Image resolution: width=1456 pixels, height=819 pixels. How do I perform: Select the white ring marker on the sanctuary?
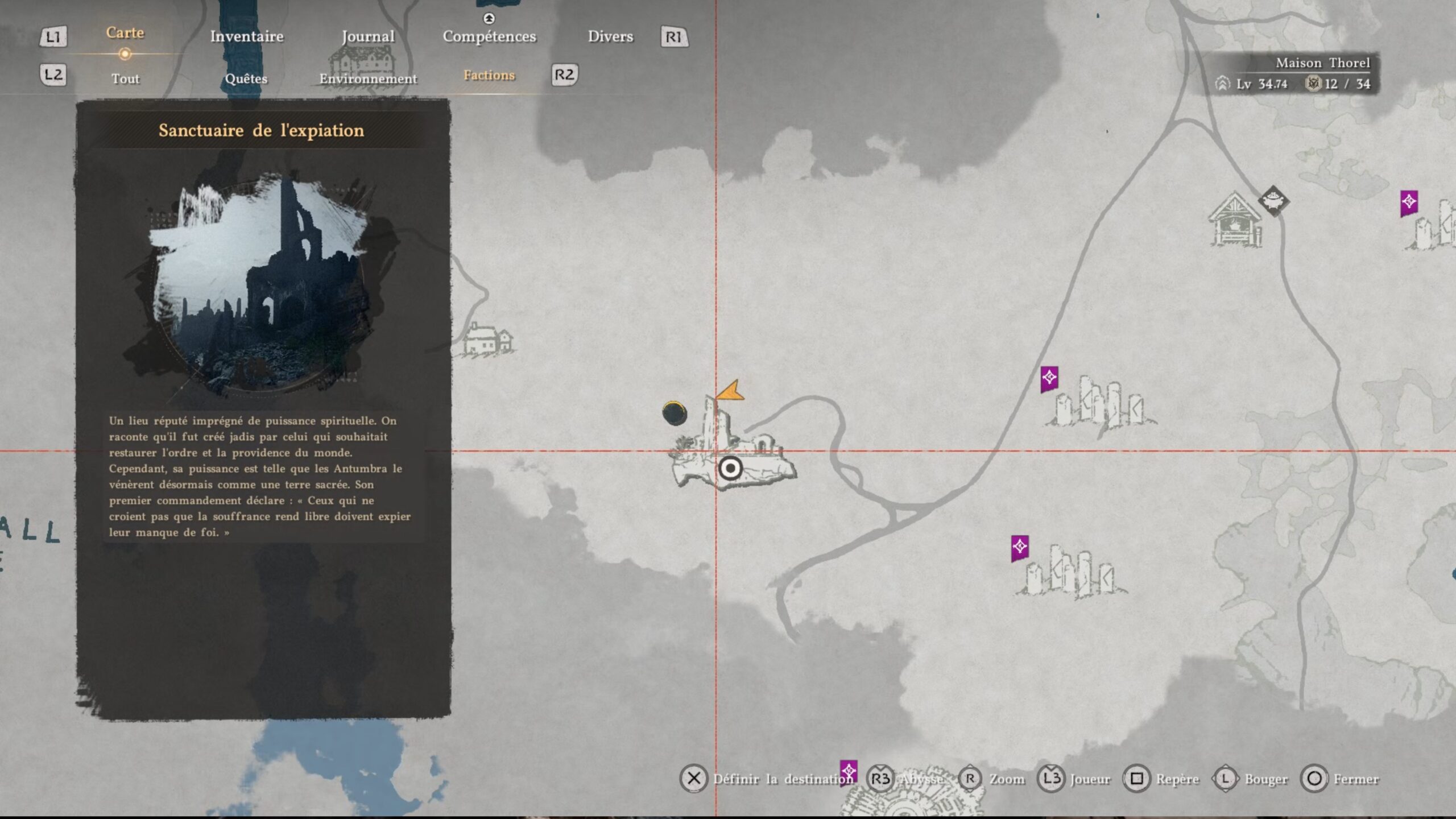click(730, 469)
